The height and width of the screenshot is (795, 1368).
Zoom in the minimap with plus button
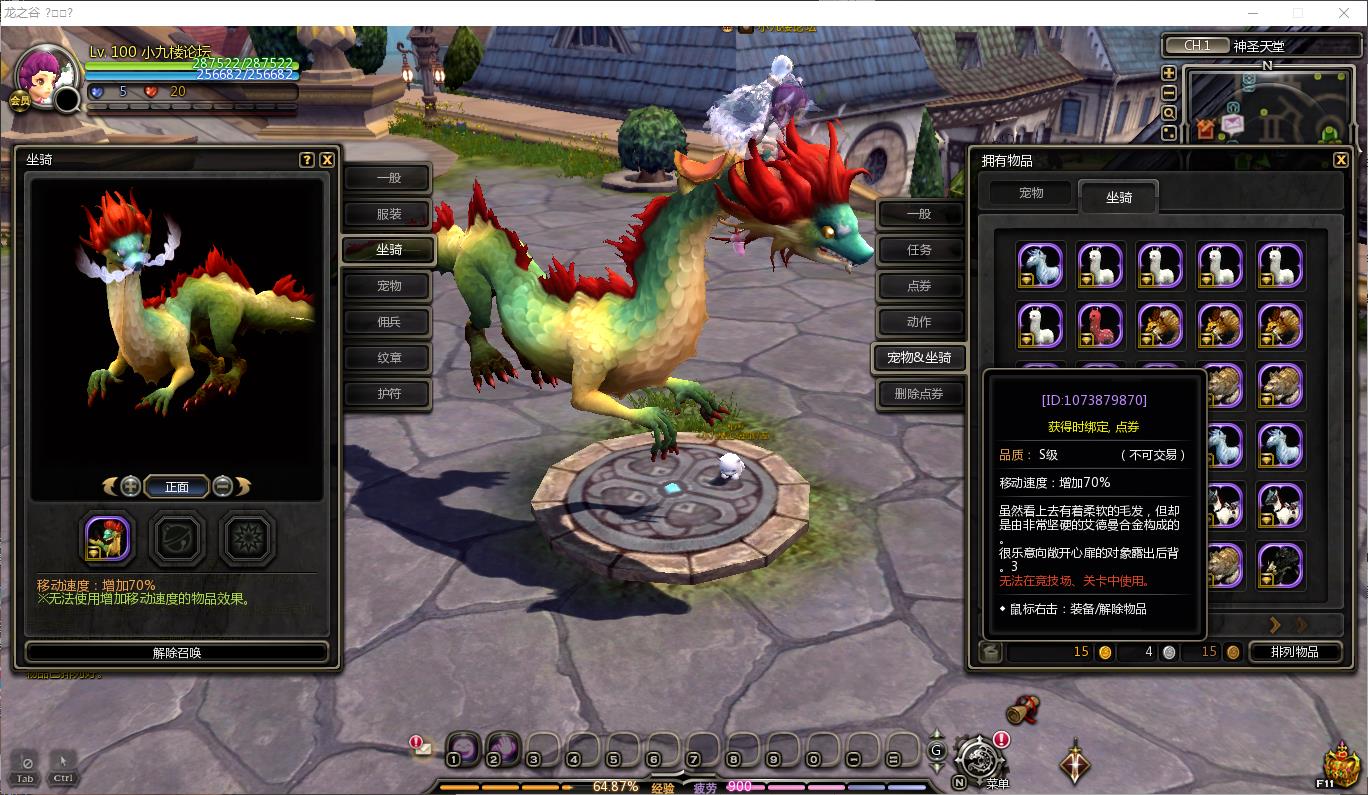pos(1168,73)
